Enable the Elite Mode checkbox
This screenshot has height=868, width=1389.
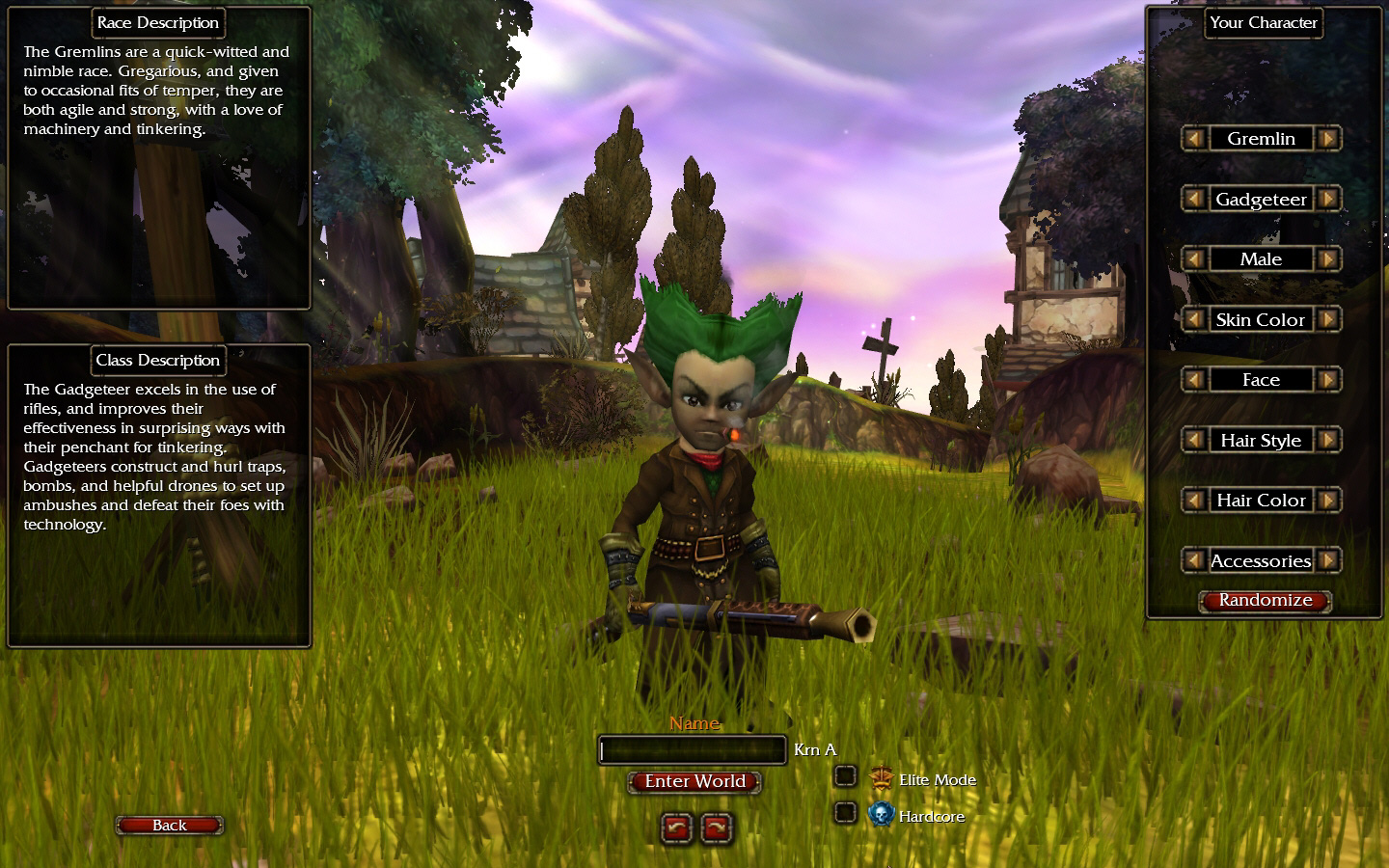click(845, 776)
